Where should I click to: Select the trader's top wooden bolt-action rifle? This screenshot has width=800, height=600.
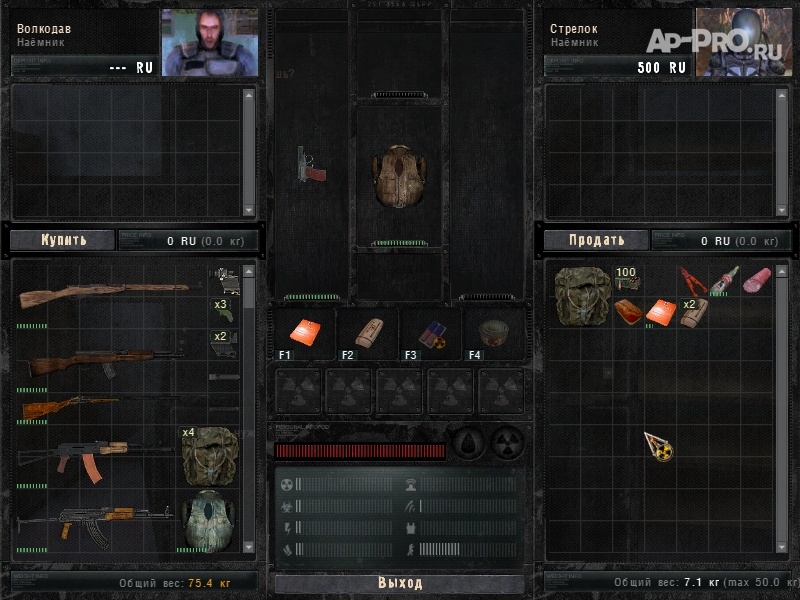[x=102, y=292]
